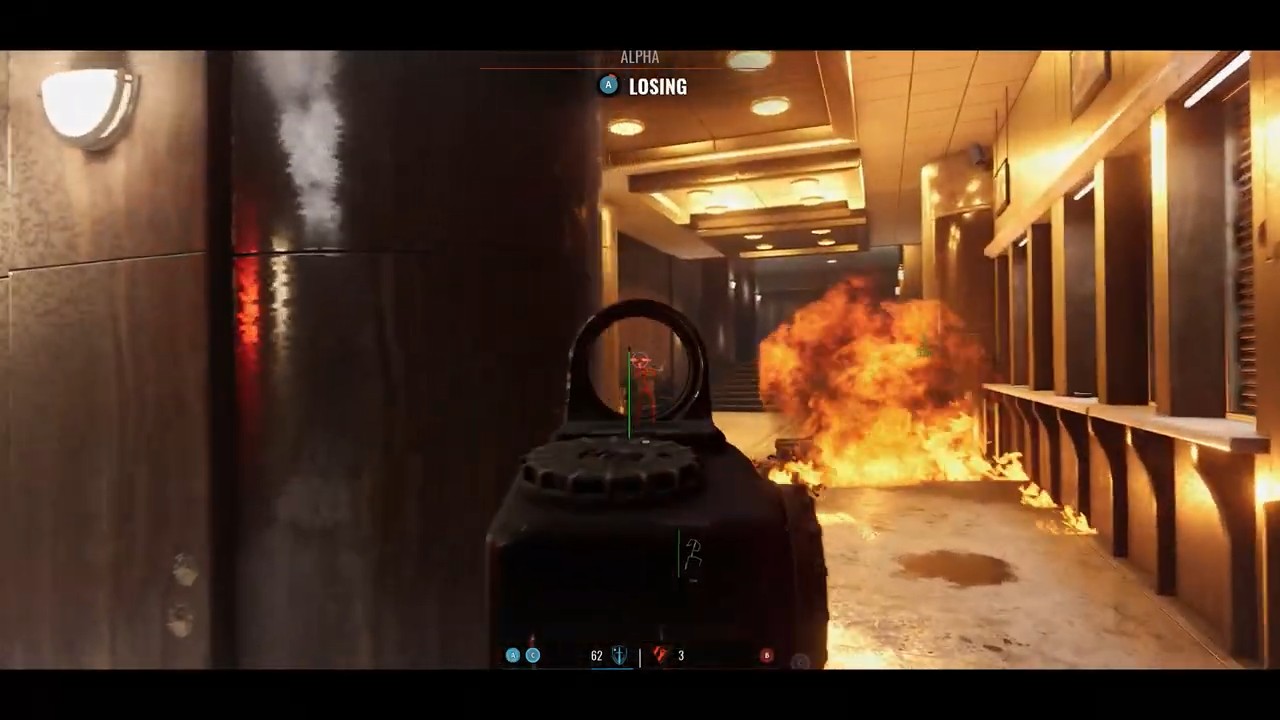Click the enemy ticket count showing 3
Screen dimensions: 1280x720
point(681,655)
